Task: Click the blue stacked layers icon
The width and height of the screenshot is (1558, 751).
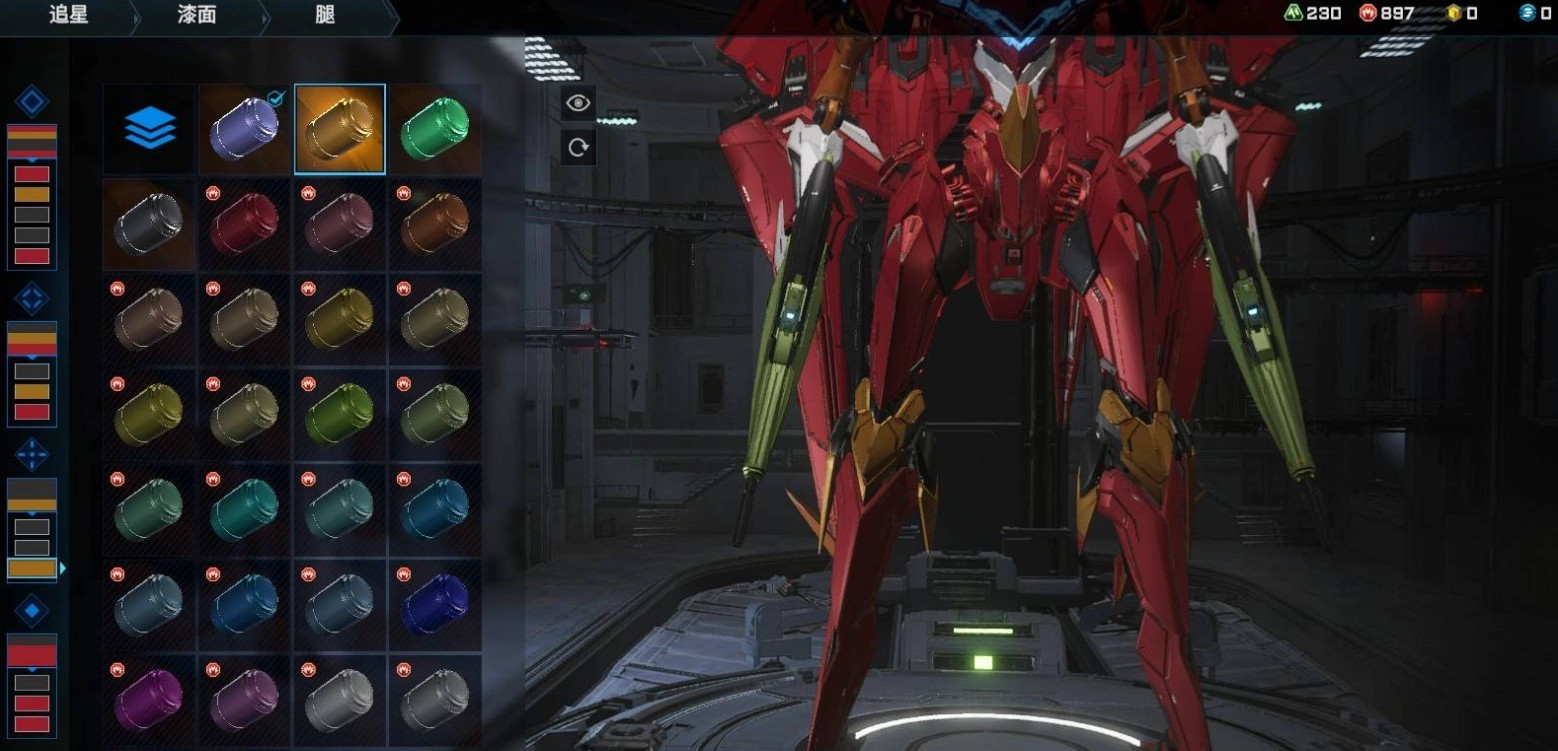Action: (150, 129)
